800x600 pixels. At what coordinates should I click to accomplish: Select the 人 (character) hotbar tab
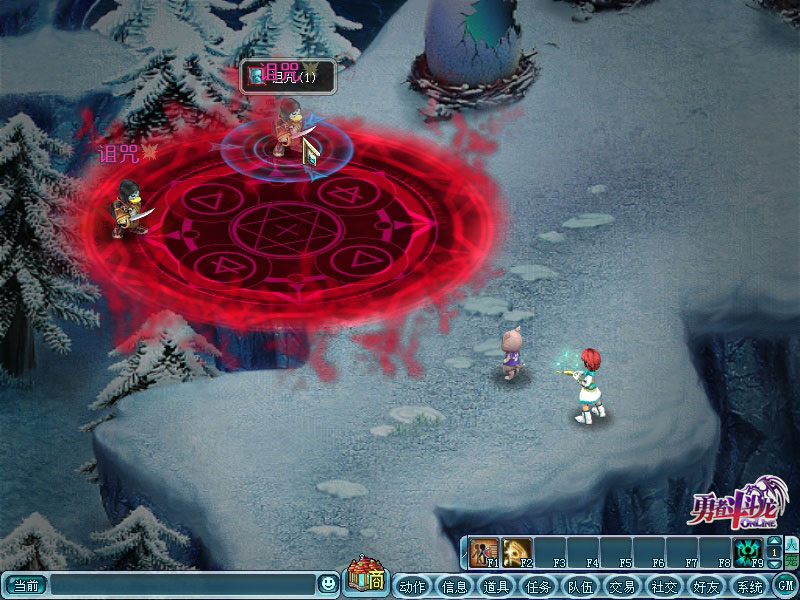pos(791,545)
